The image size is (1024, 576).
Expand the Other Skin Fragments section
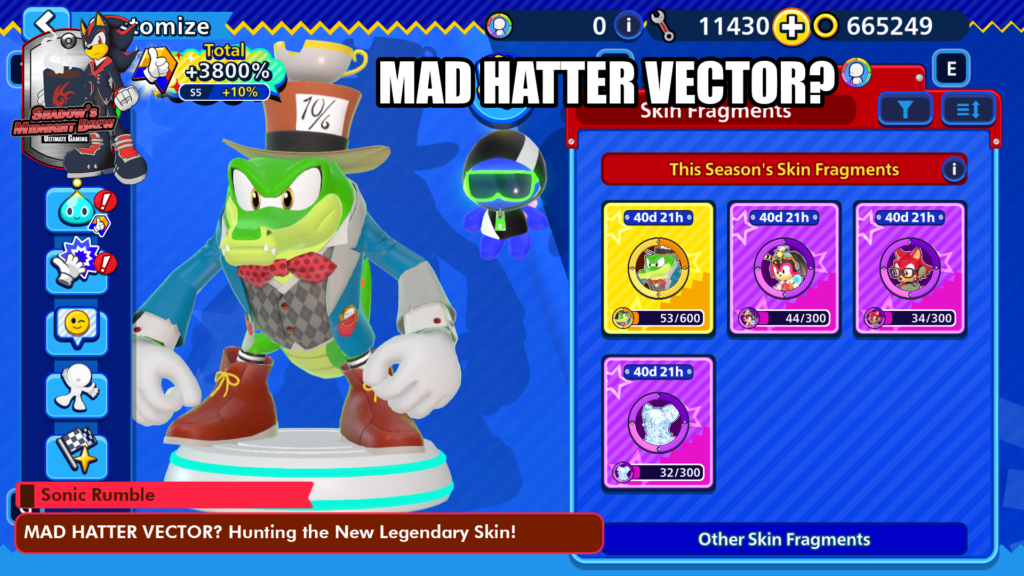pyautogui.click(x=784, y=539)
